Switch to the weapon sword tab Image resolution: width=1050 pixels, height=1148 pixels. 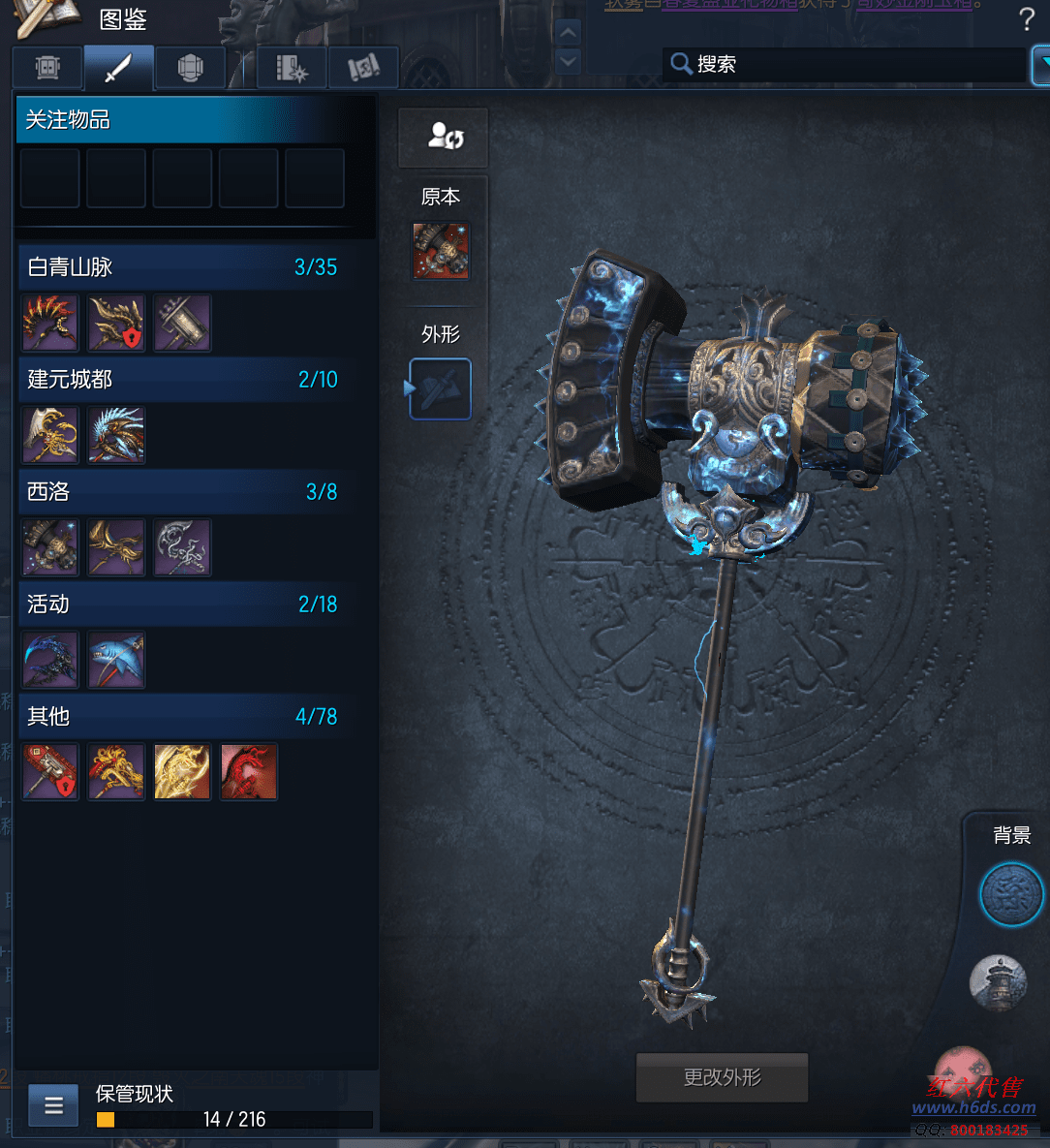[x=118, y=68]
